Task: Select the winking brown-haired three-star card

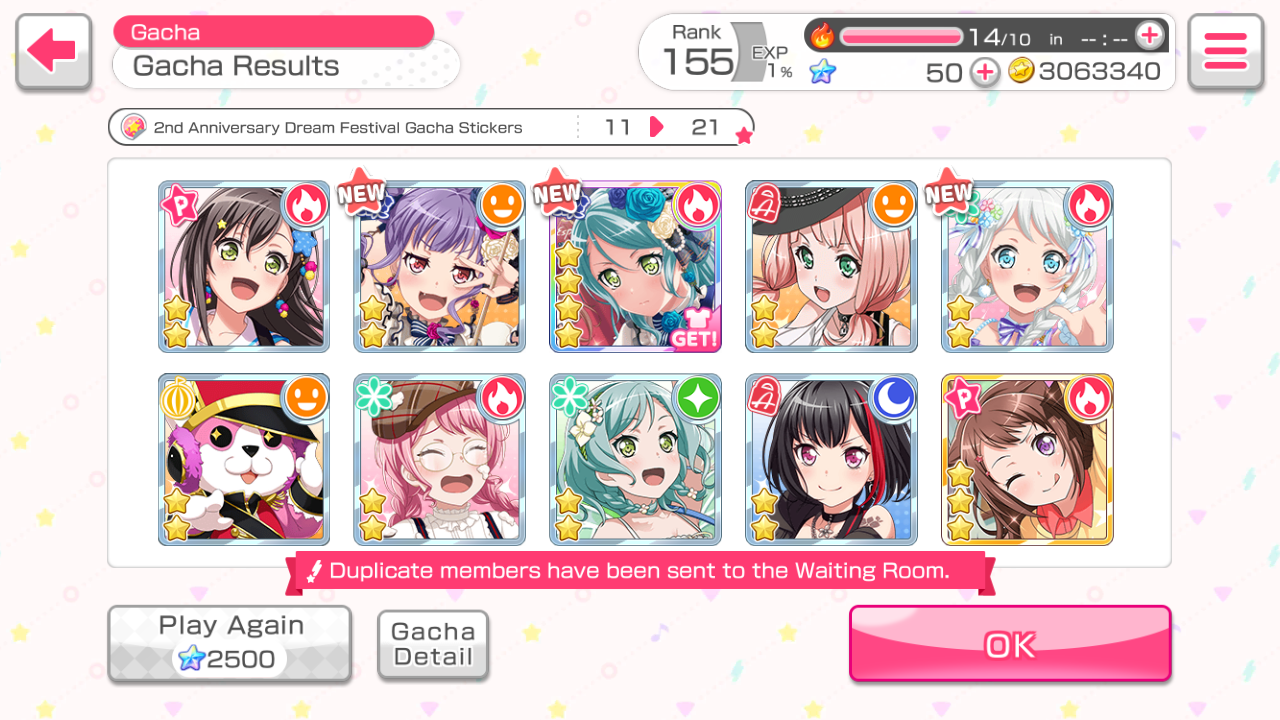Action: click(1027, 460)
